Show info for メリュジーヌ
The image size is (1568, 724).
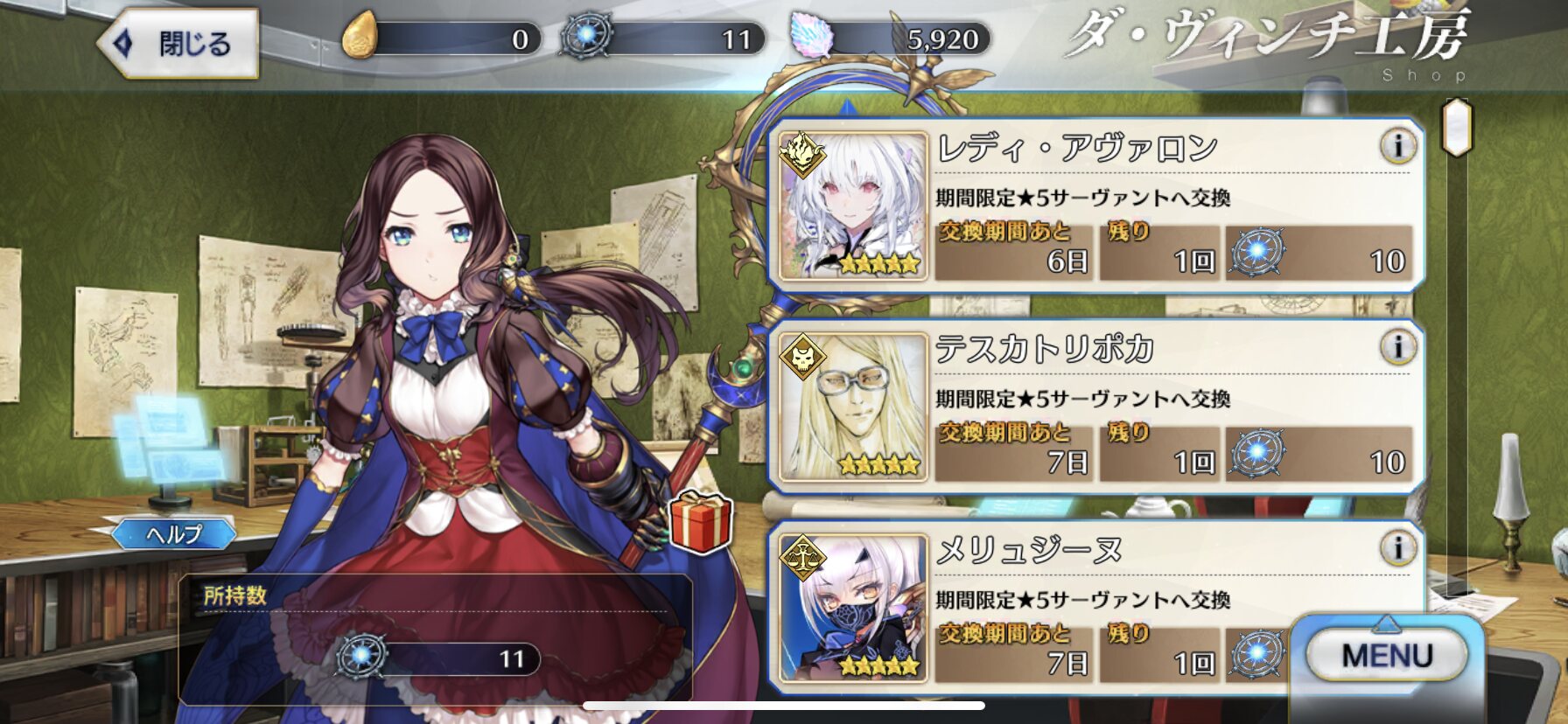(x=1397, y=548)
